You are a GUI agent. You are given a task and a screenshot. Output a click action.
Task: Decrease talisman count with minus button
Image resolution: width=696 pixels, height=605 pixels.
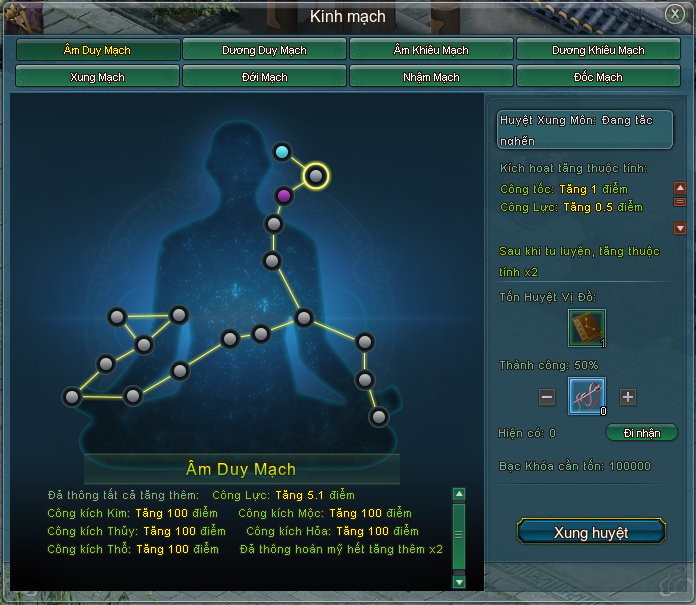point(547,397)
